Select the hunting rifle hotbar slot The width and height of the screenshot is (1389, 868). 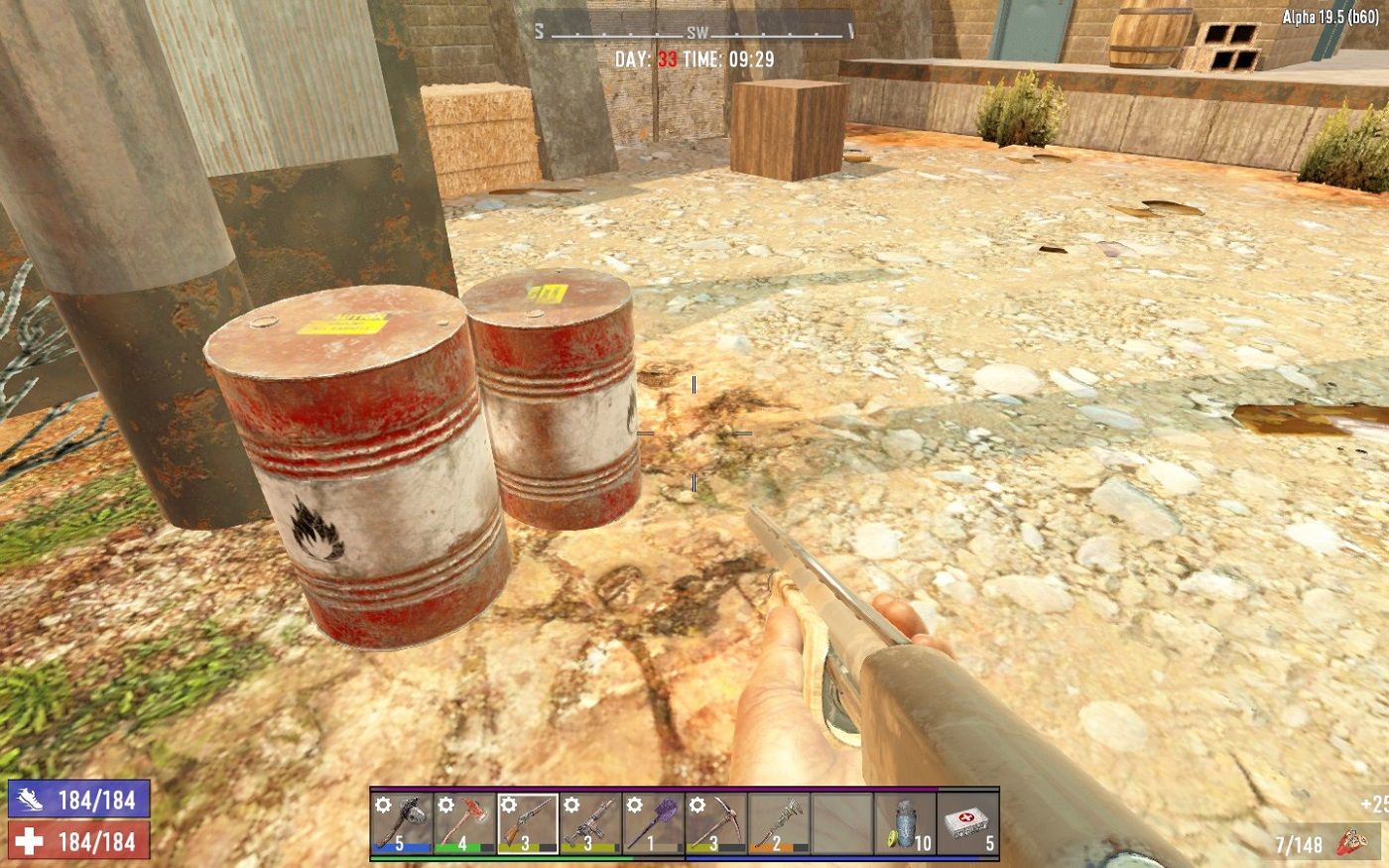tap(589, 823)
